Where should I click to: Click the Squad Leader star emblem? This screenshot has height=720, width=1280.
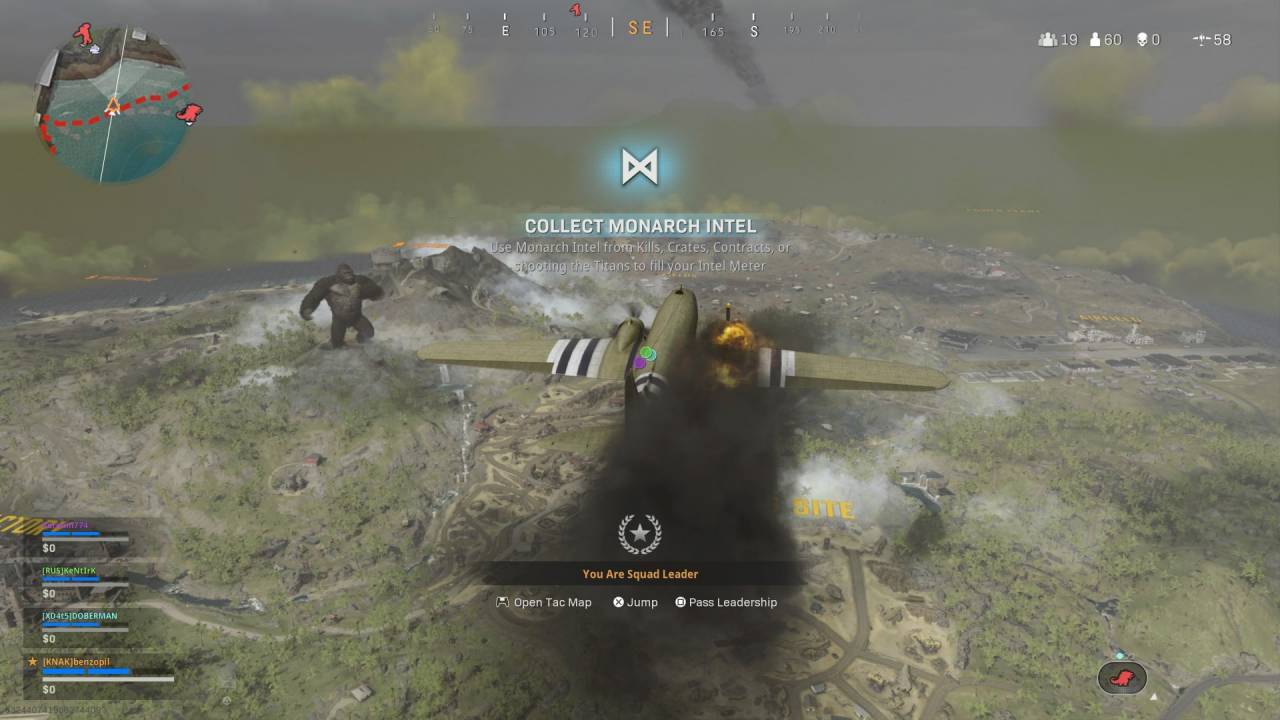click(x=640, y=535)
